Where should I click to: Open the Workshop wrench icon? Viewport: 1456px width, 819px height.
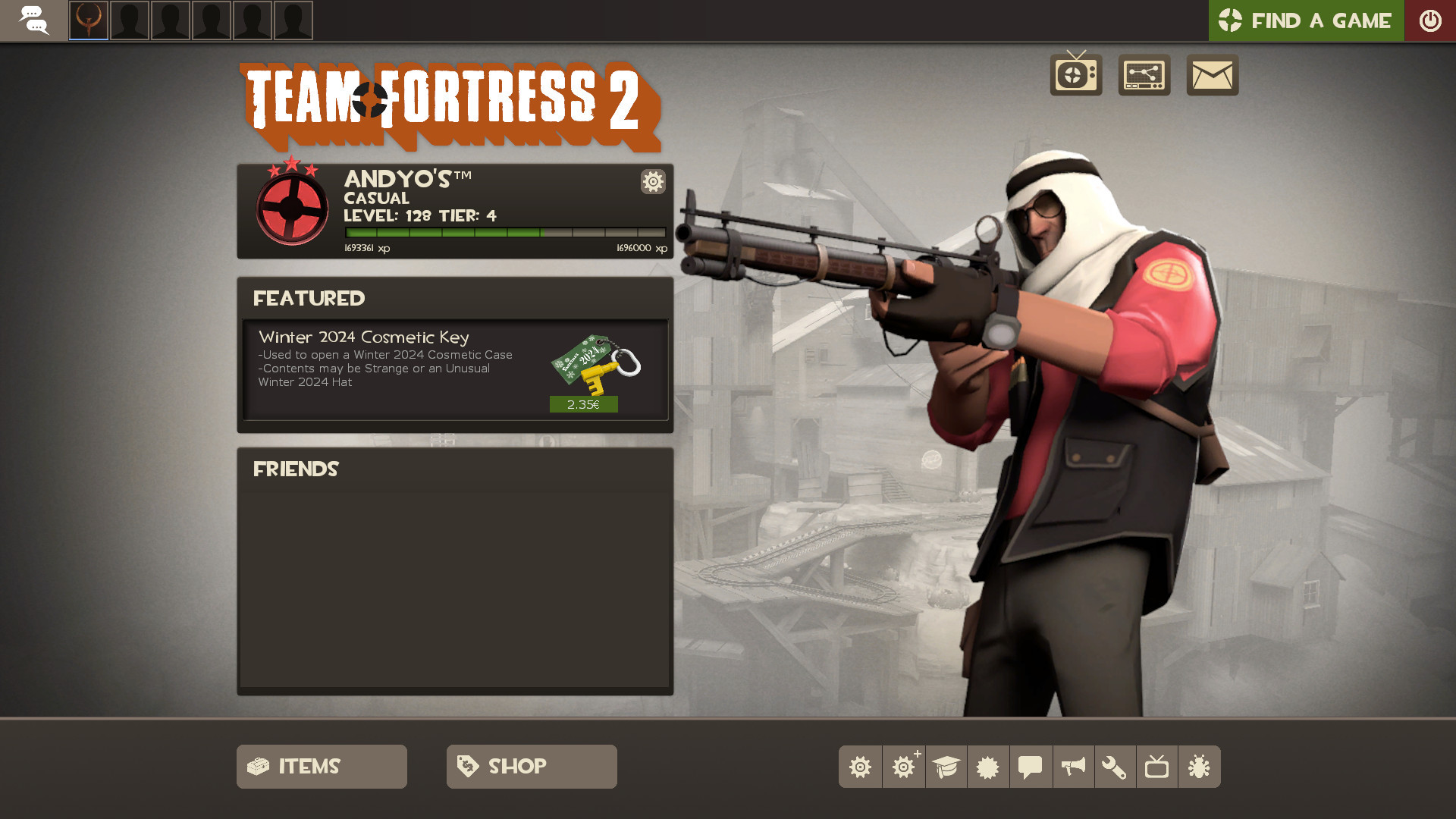pos(1116,767)
